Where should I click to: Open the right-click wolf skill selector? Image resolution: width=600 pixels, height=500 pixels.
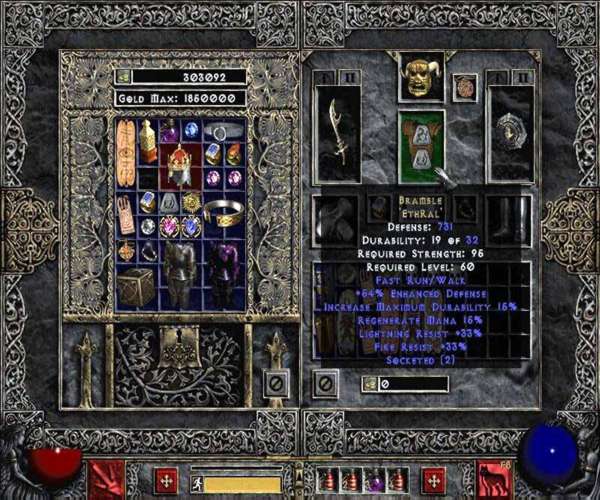pos(493,478)
